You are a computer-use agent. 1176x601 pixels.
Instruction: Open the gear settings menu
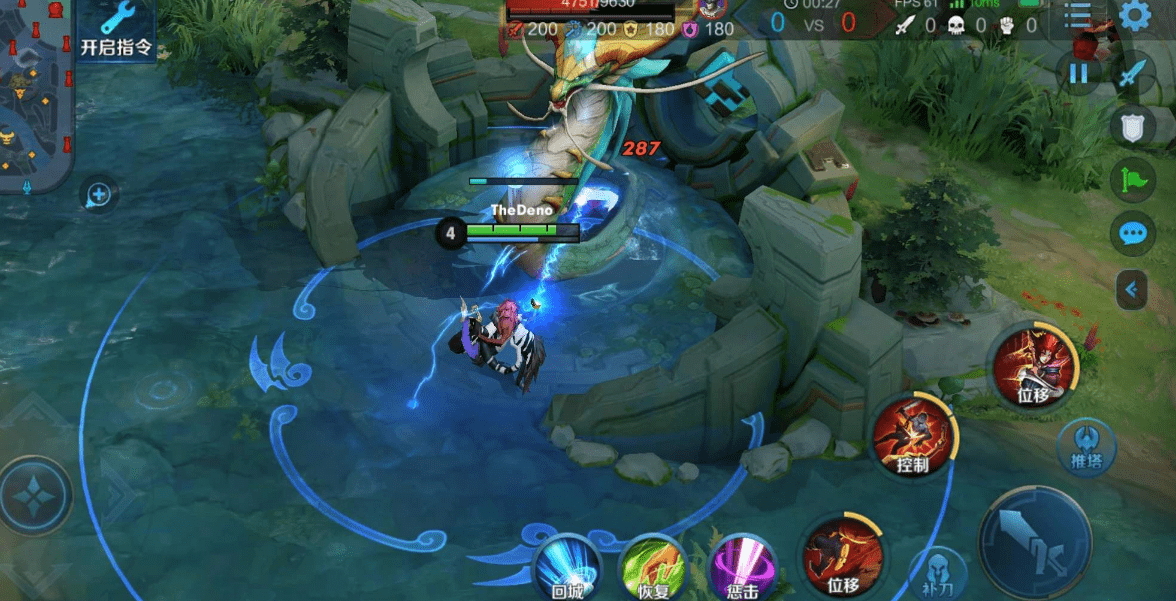pos(1134,16)
